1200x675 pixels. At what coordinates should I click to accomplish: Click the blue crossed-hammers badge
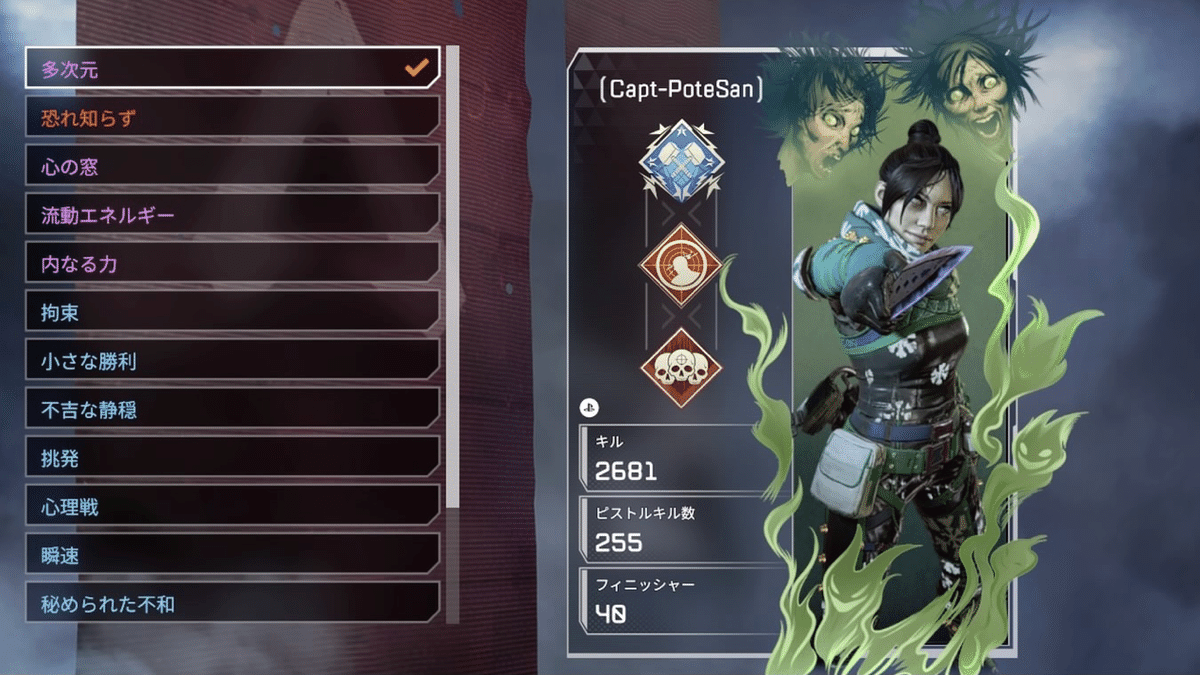click(680, 160)
